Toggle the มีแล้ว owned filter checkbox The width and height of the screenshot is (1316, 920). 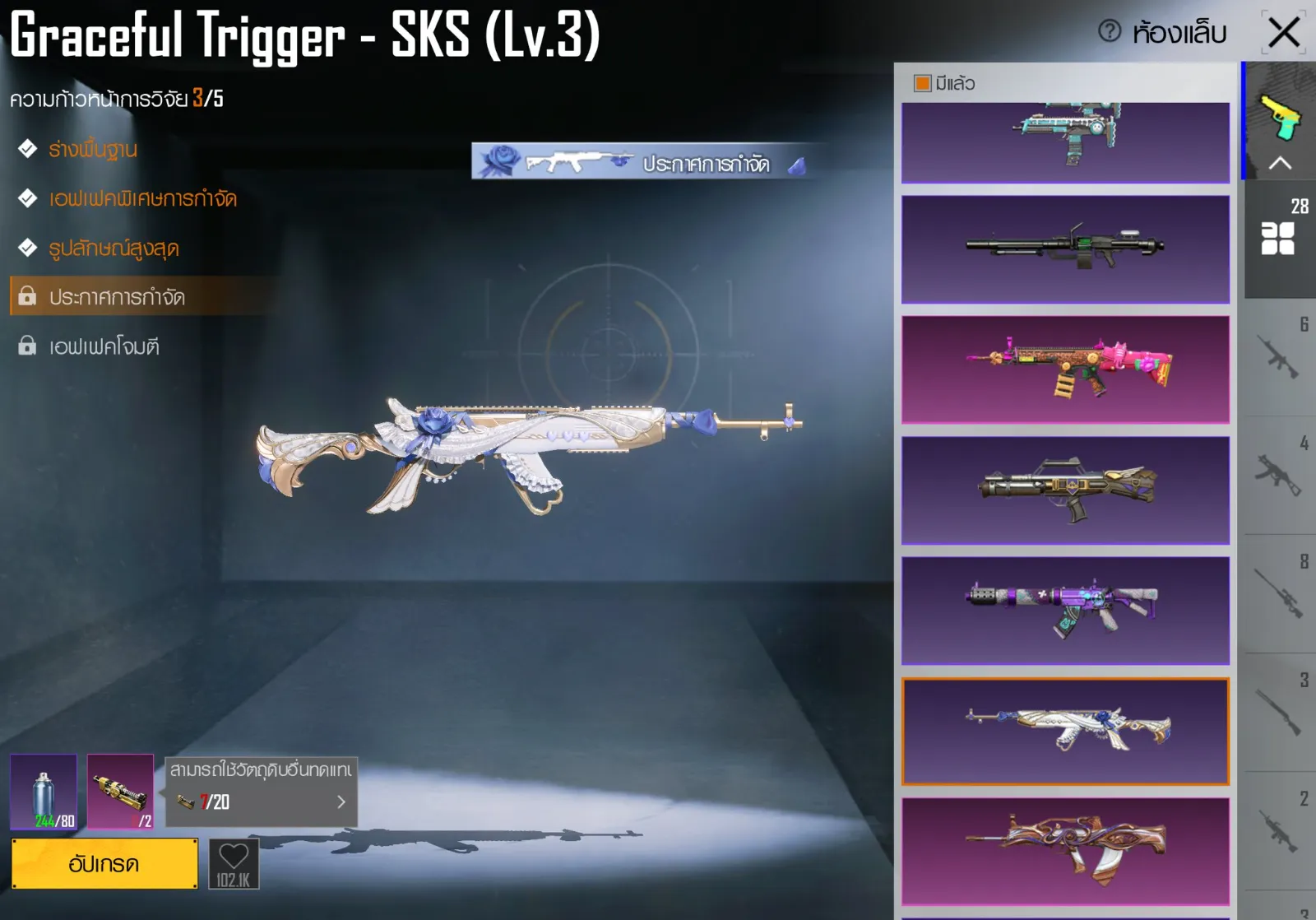point(923,83)
